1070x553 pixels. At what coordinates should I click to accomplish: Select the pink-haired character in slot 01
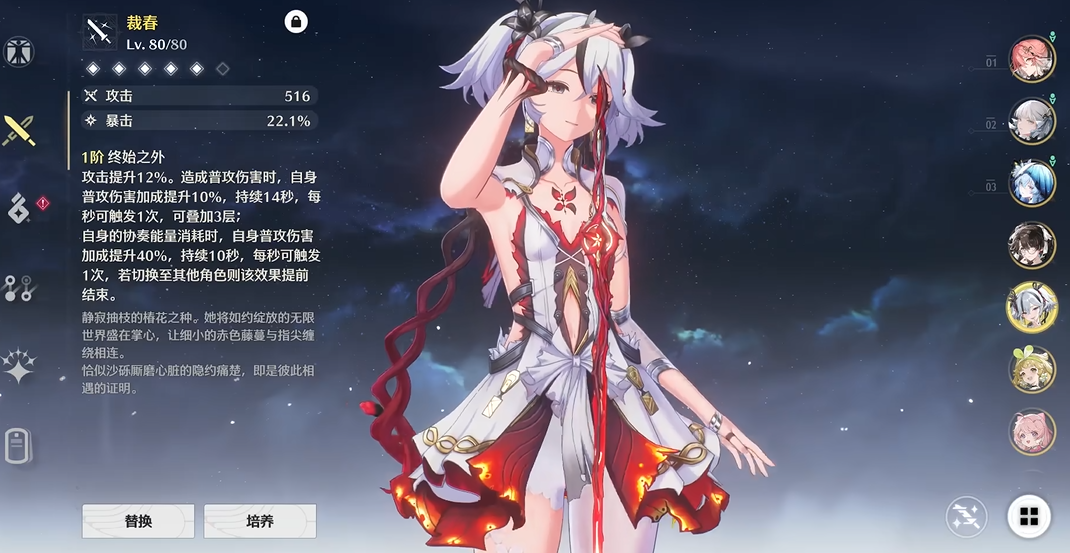click(1032, 59)
